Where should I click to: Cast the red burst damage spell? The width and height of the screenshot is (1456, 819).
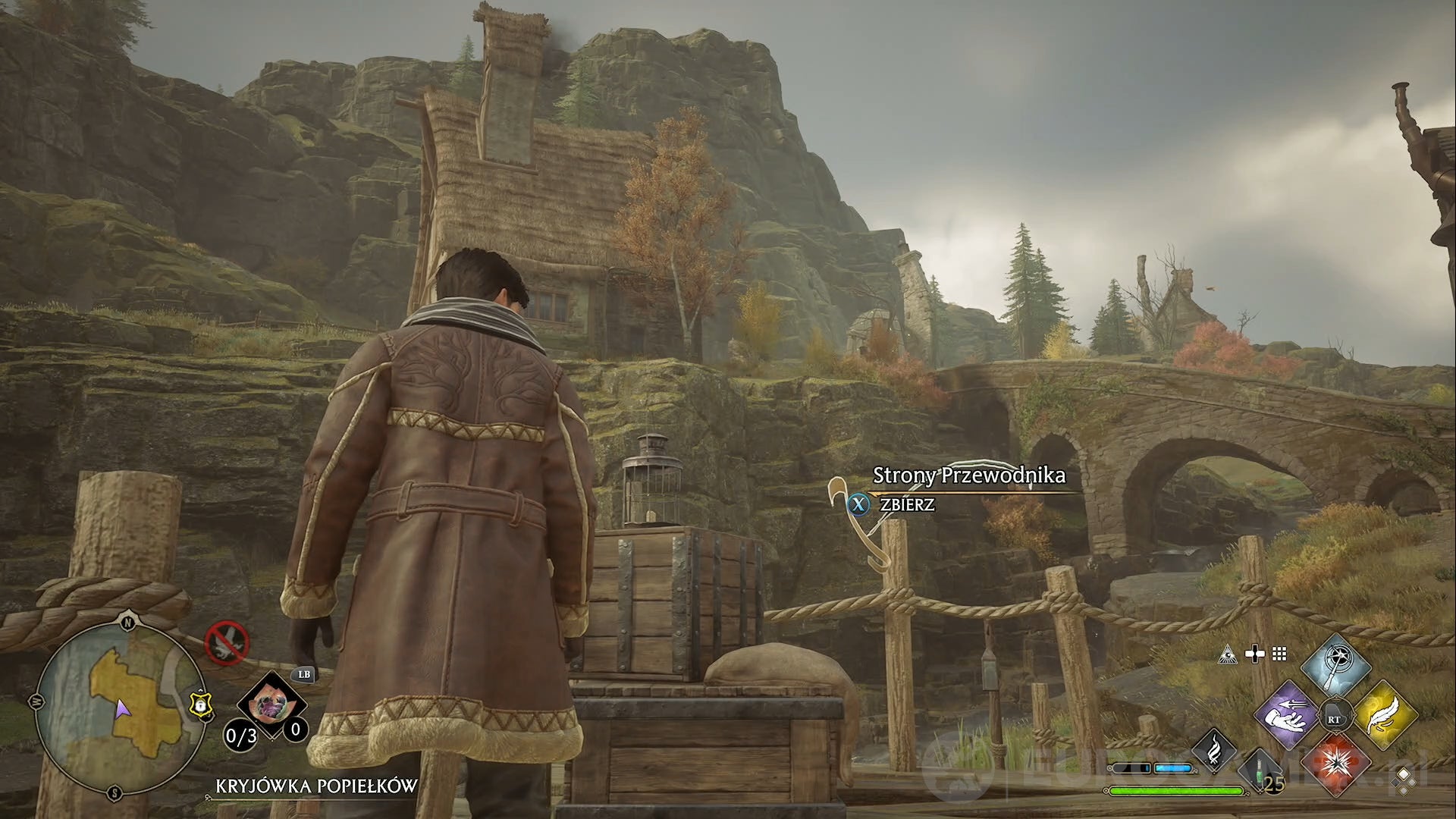click(x=1335, y=762)
